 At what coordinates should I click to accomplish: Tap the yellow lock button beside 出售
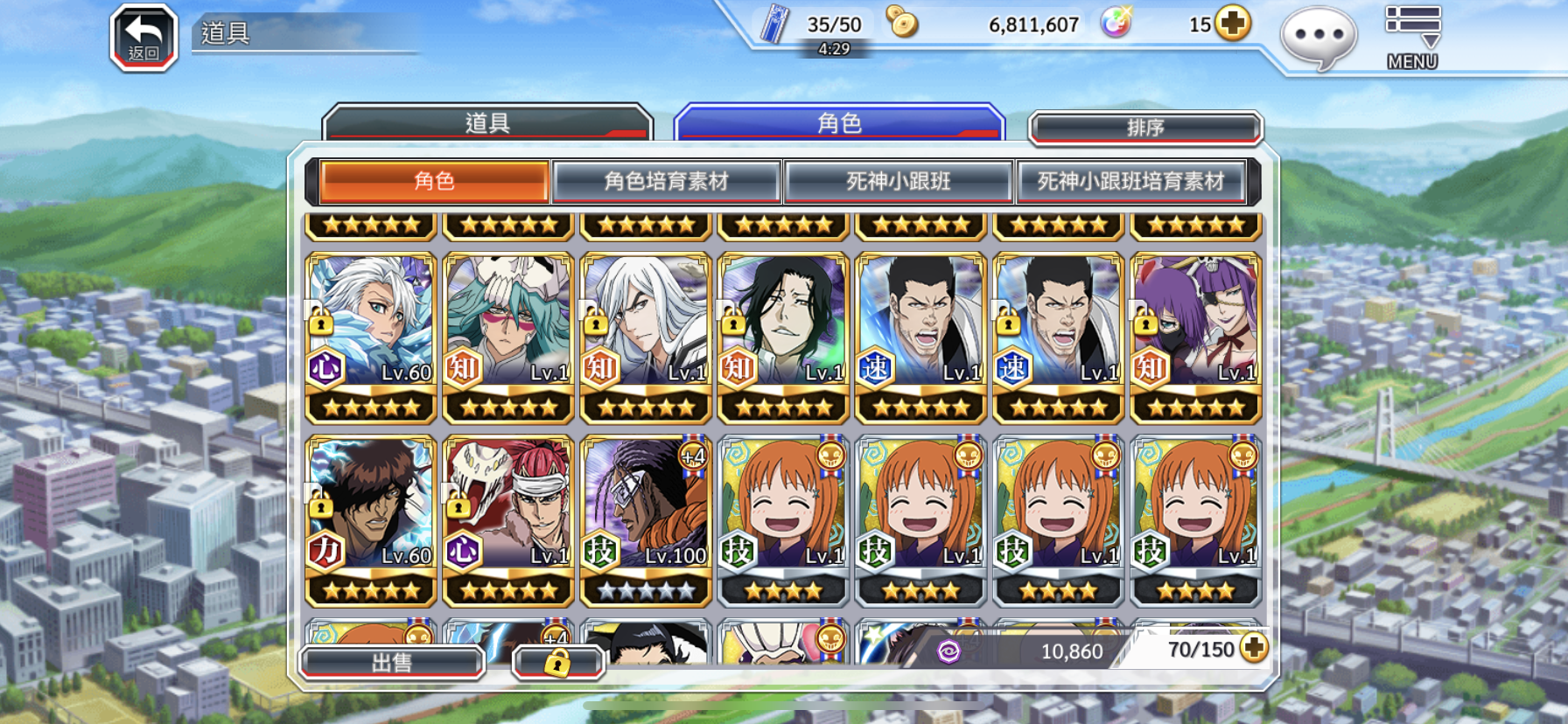557,663
